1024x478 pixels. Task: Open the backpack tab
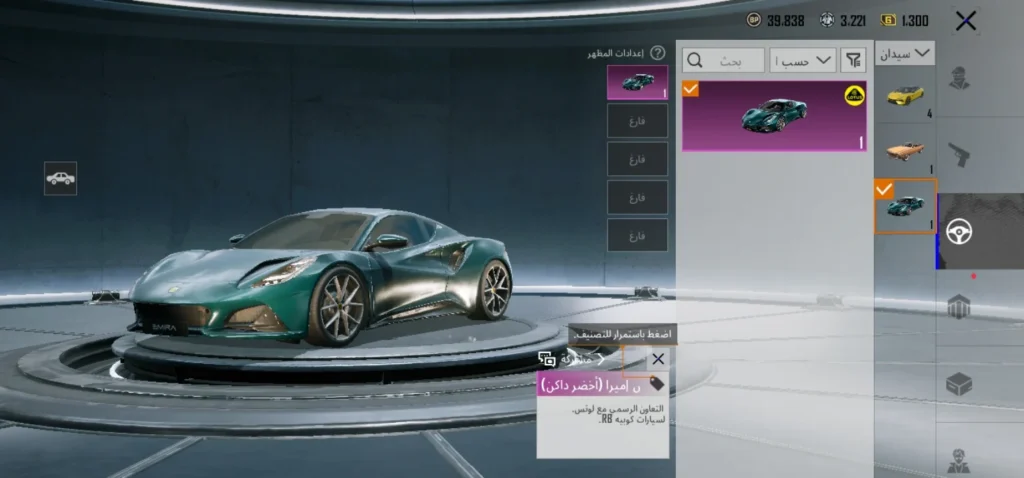tap(960, 306)
